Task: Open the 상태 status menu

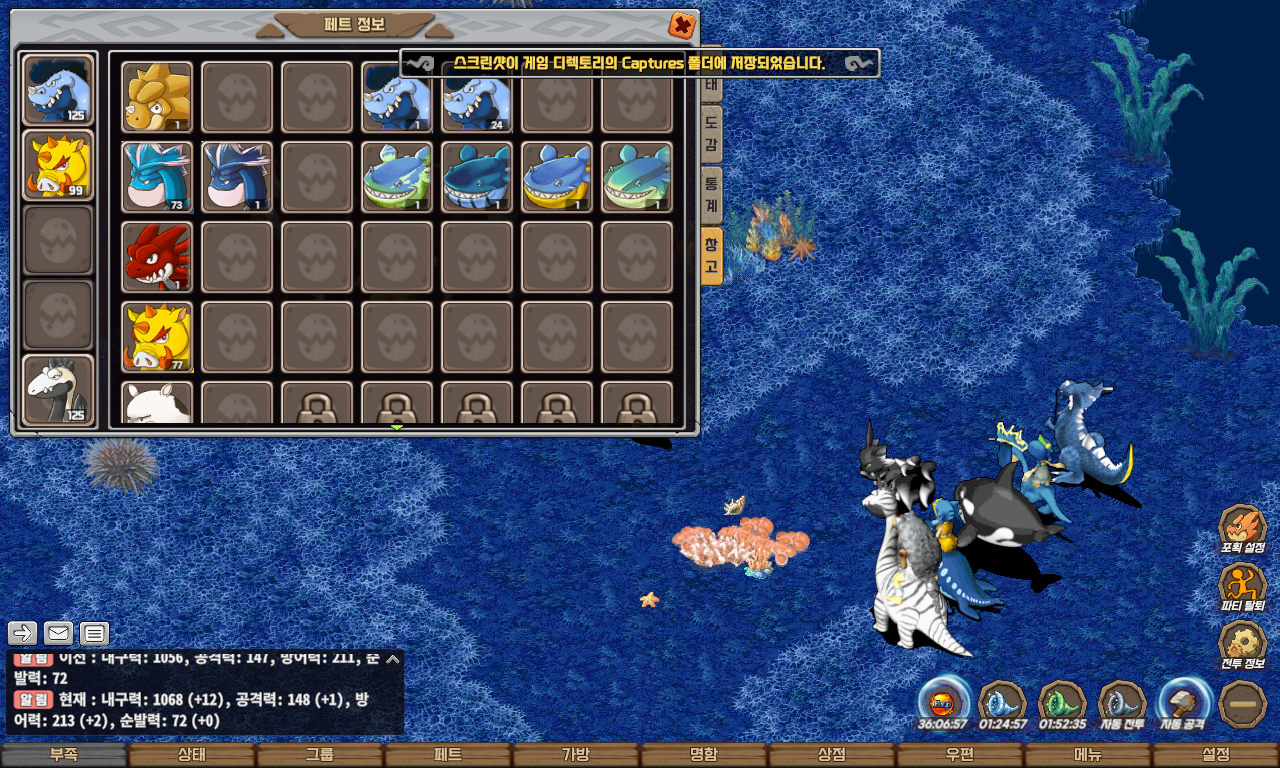Action: [x=192, y=755]
